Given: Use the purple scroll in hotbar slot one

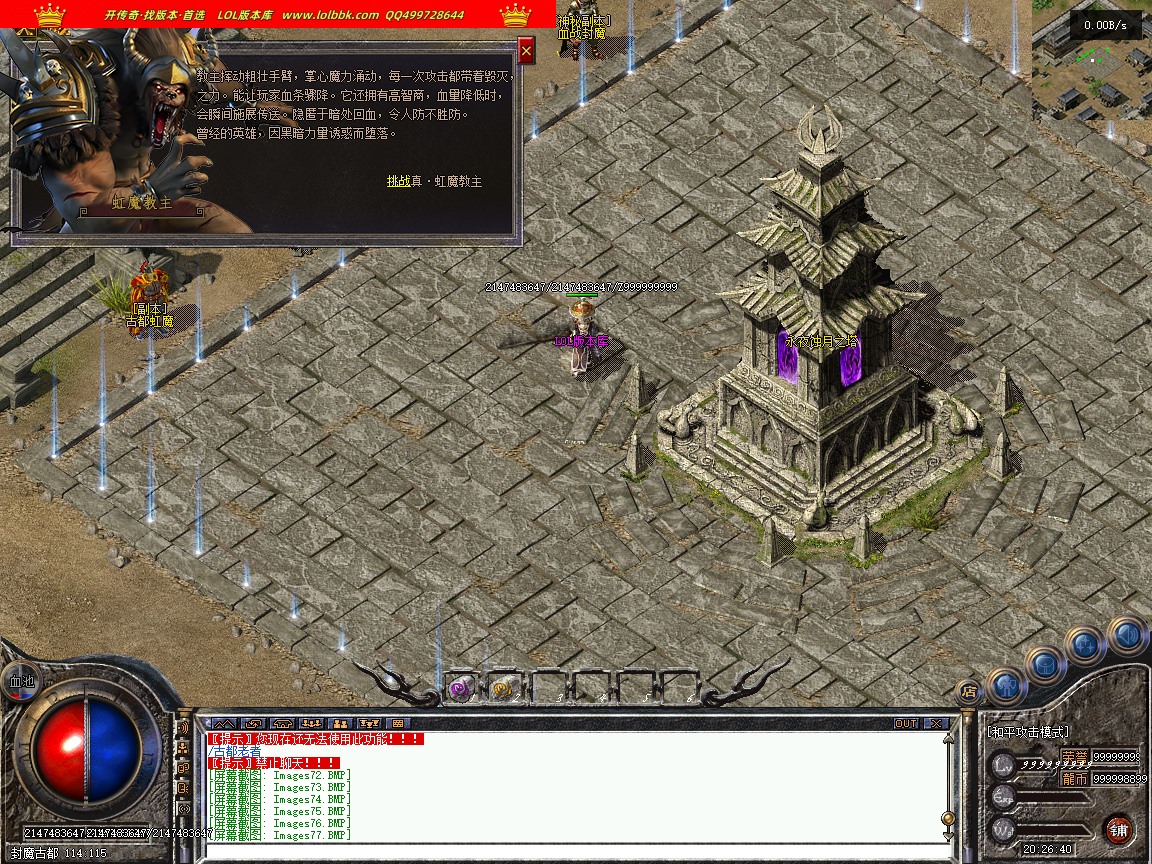Looking at the screenshot, I should tap(460, 687).
